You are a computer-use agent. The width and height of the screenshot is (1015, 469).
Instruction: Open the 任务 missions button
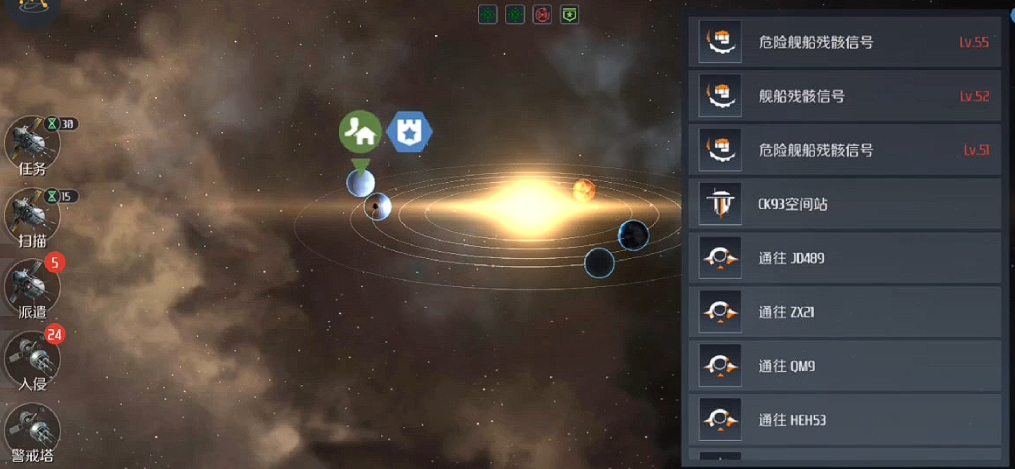pos(32,145)
